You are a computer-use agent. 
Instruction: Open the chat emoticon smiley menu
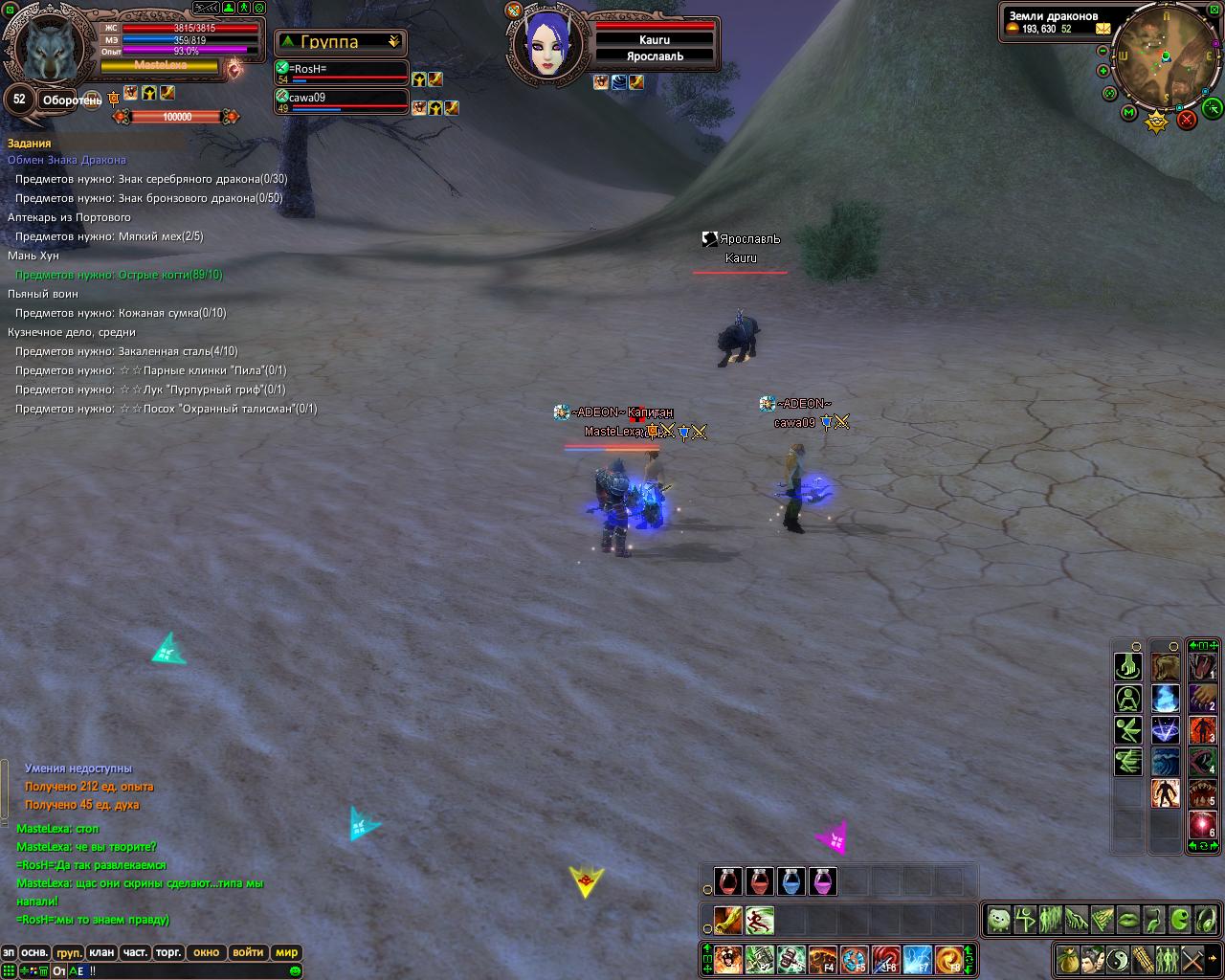point(295,971)
